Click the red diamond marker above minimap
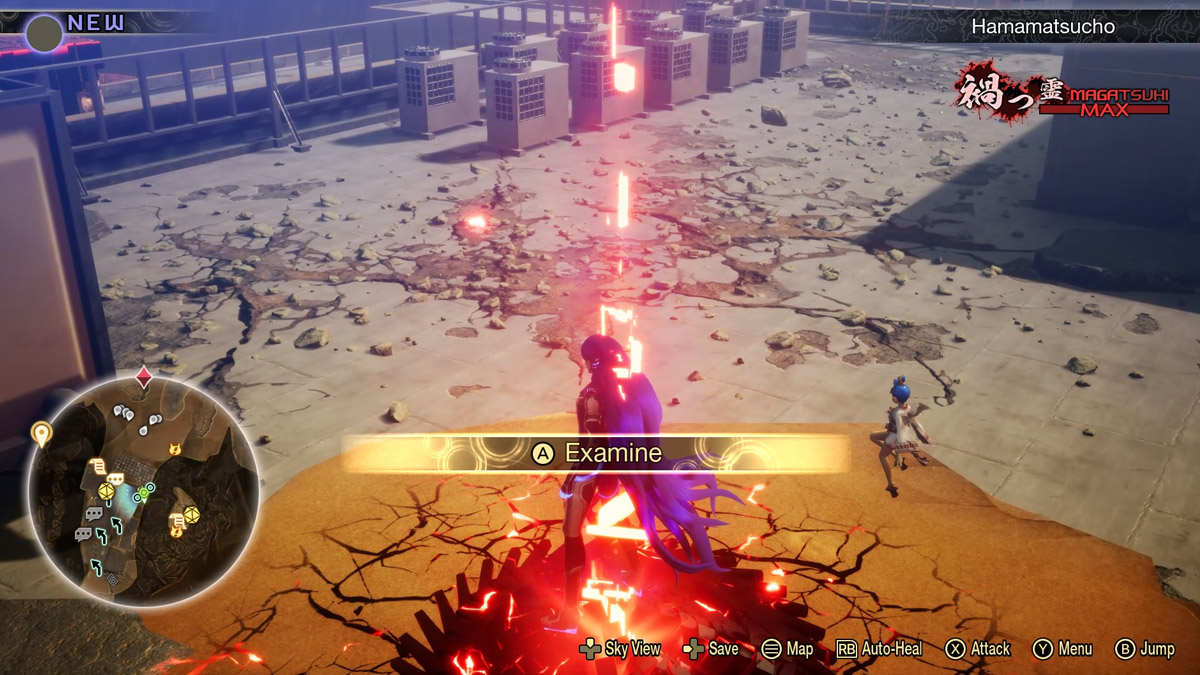The width and height of the screenshot is (1200, 675). tap(144, 377)
